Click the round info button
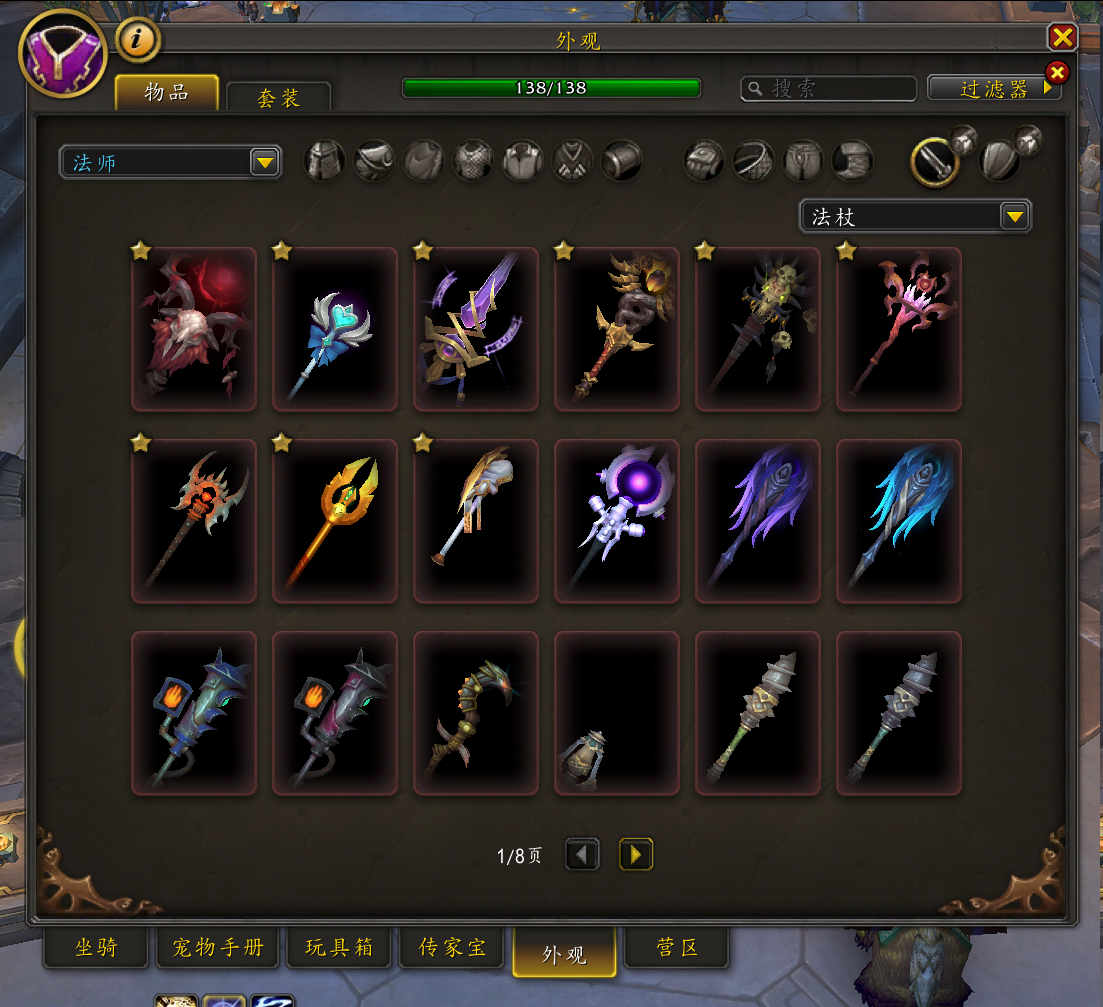Screen dimensions: 1103x1007 coord(138,41)
